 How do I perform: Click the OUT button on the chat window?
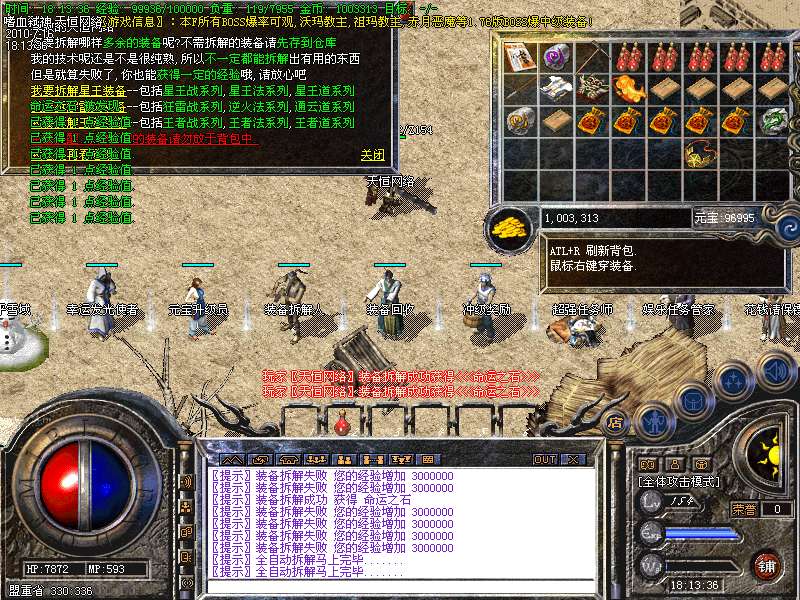pos(544,459)
